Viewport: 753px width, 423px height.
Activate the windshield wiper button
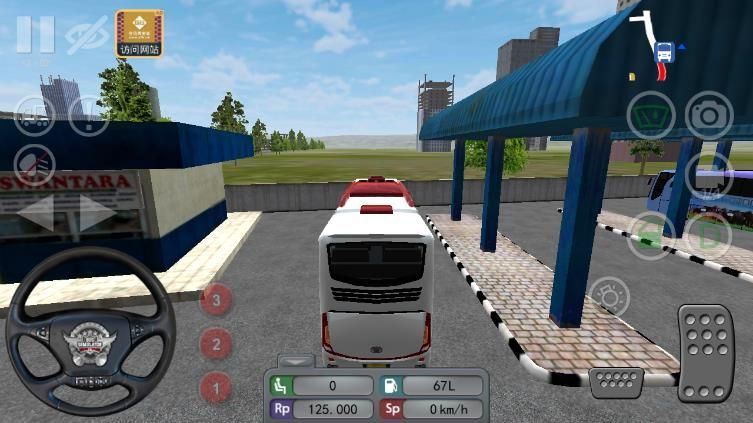tap(651, 115)
